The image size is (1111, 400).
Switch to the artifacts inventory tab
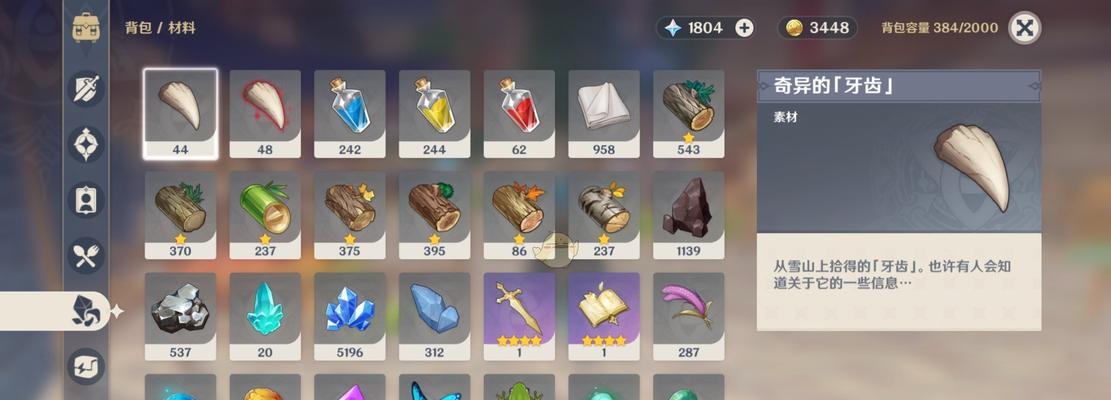86,144
